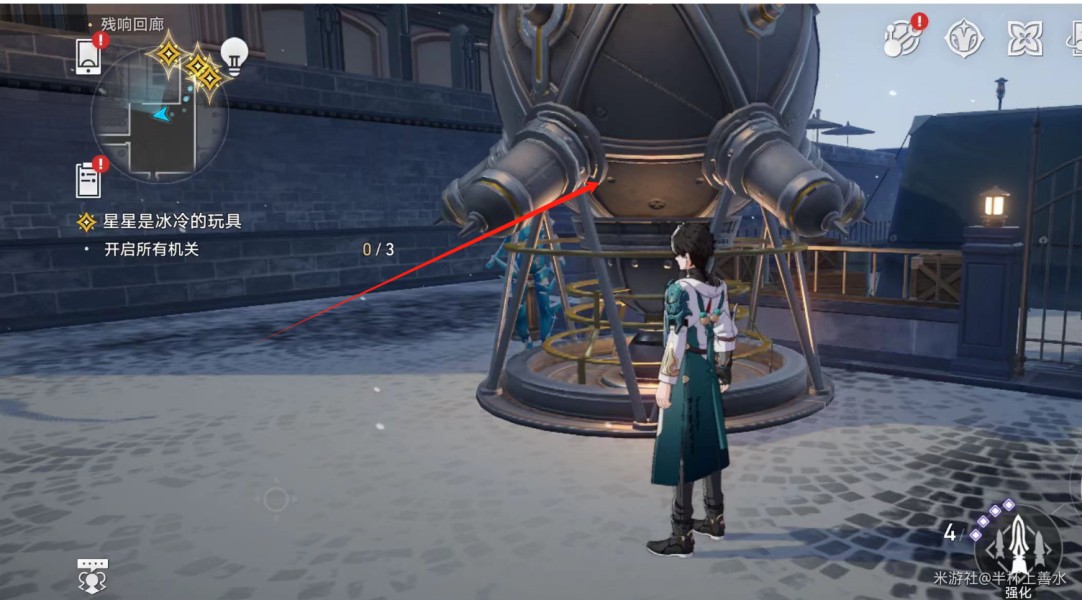This screenshot has width=1082, height=600.
Task: Open the mission clipboard icon
Action: click(x=89, y=180)
